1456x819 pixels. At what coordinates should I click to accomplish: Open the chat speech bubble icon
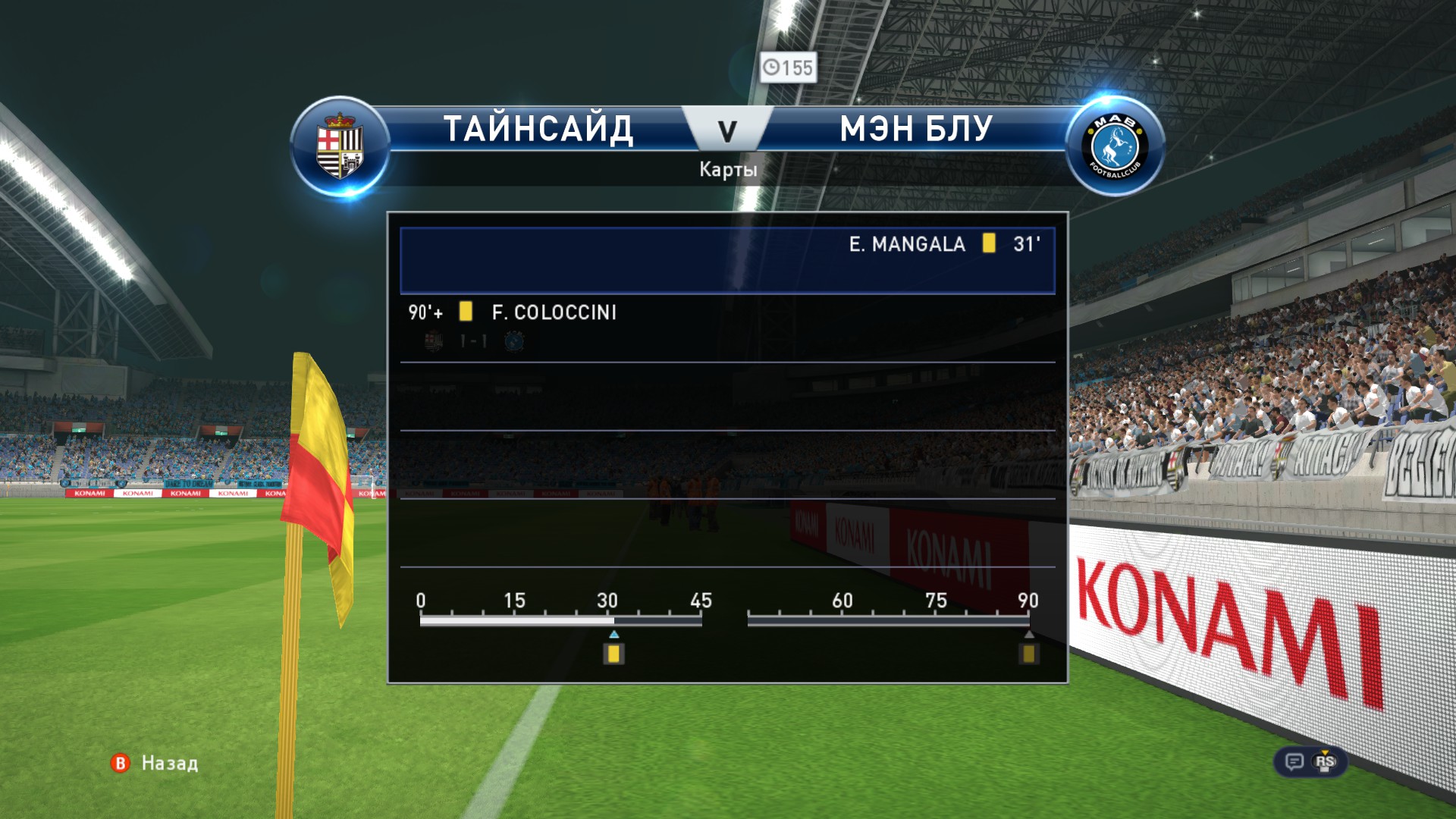click(1294, 761)
